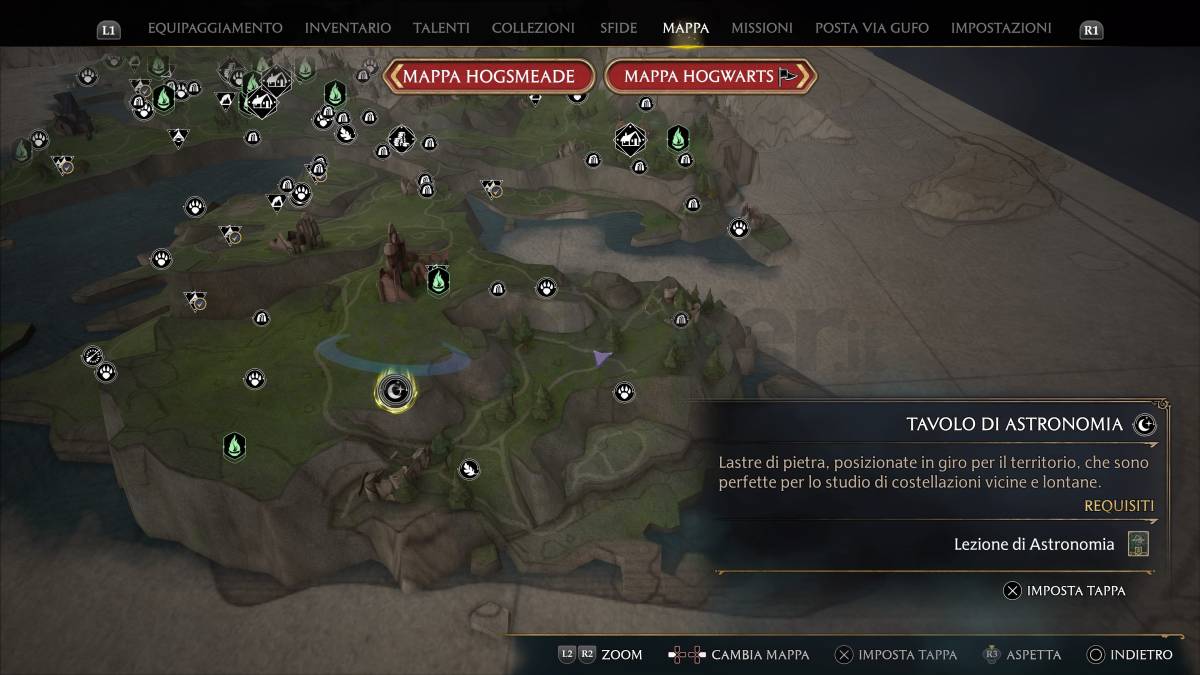Select the Mappa tab
This screenshot has height=675, width=1200.
(685, 28)
